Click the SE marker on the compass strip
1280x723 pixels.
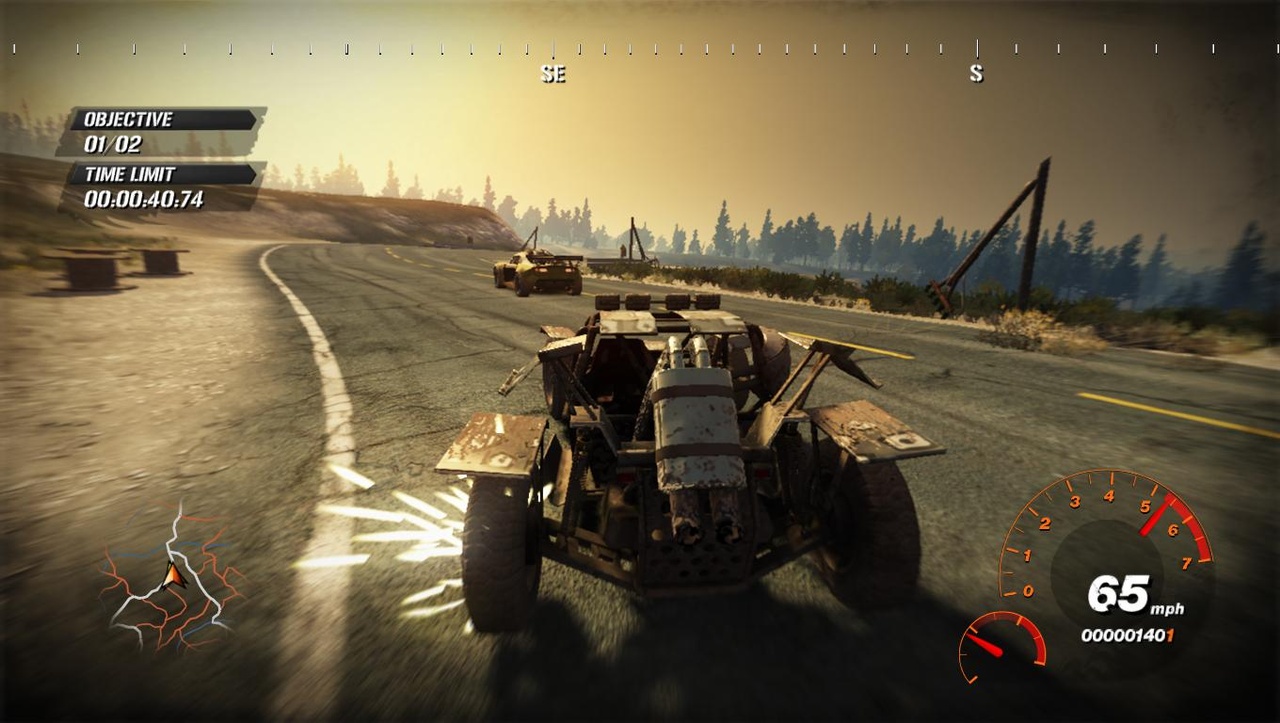pyautogui.click(x=553, y=73)
